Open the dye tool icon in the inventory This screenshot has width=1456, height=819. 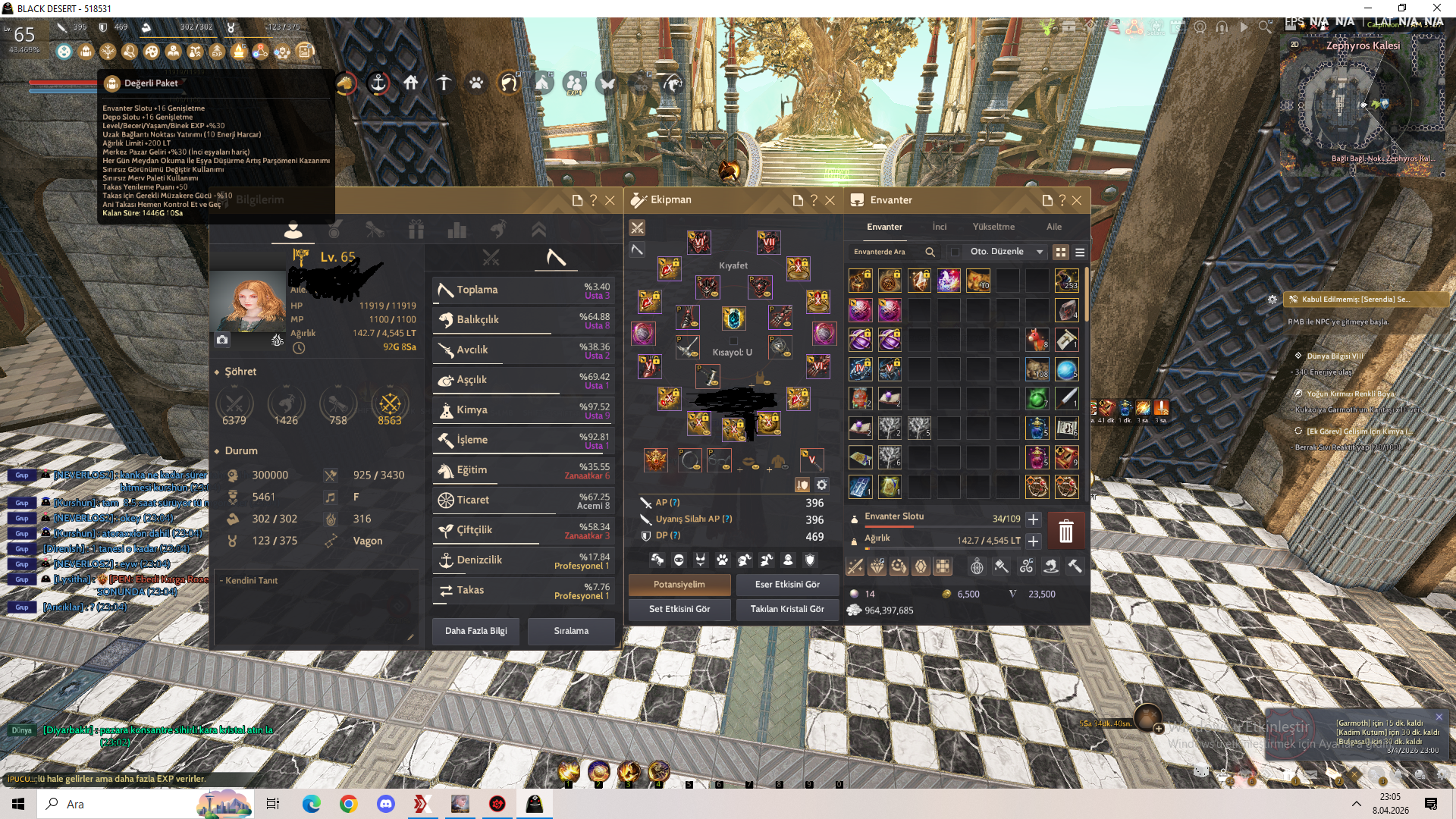click(1001, 566)
